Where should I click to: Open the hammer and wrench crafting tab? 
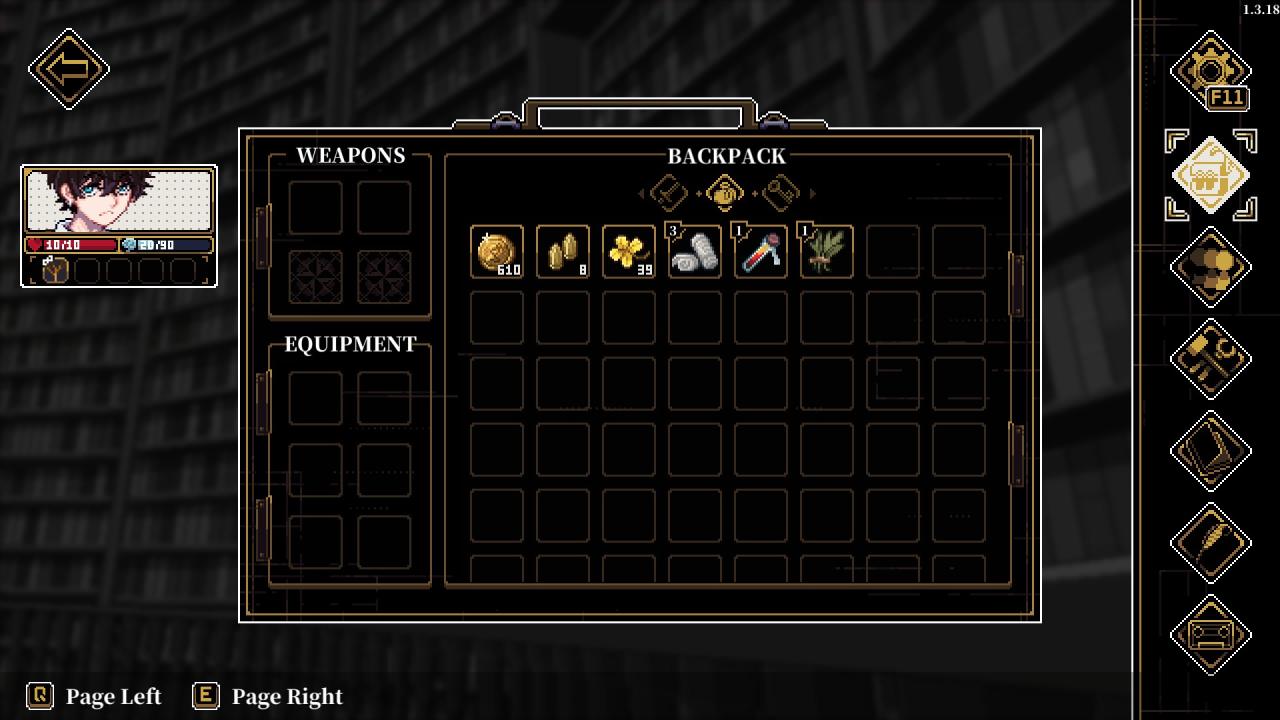click(1210, 359)
